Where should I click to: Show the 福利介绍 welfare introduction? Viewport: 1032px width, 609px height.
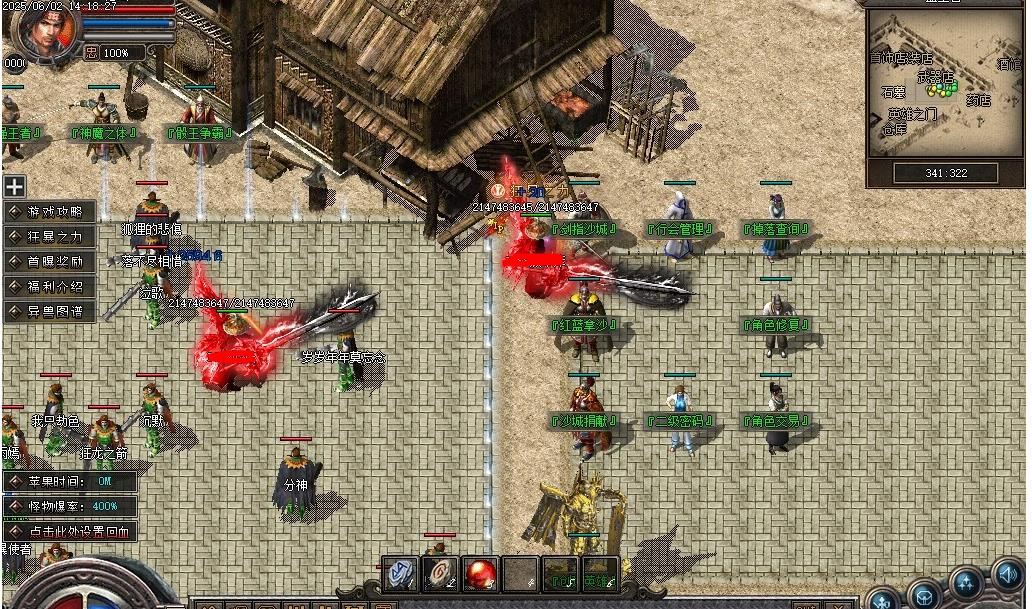[x=51, y=287]
